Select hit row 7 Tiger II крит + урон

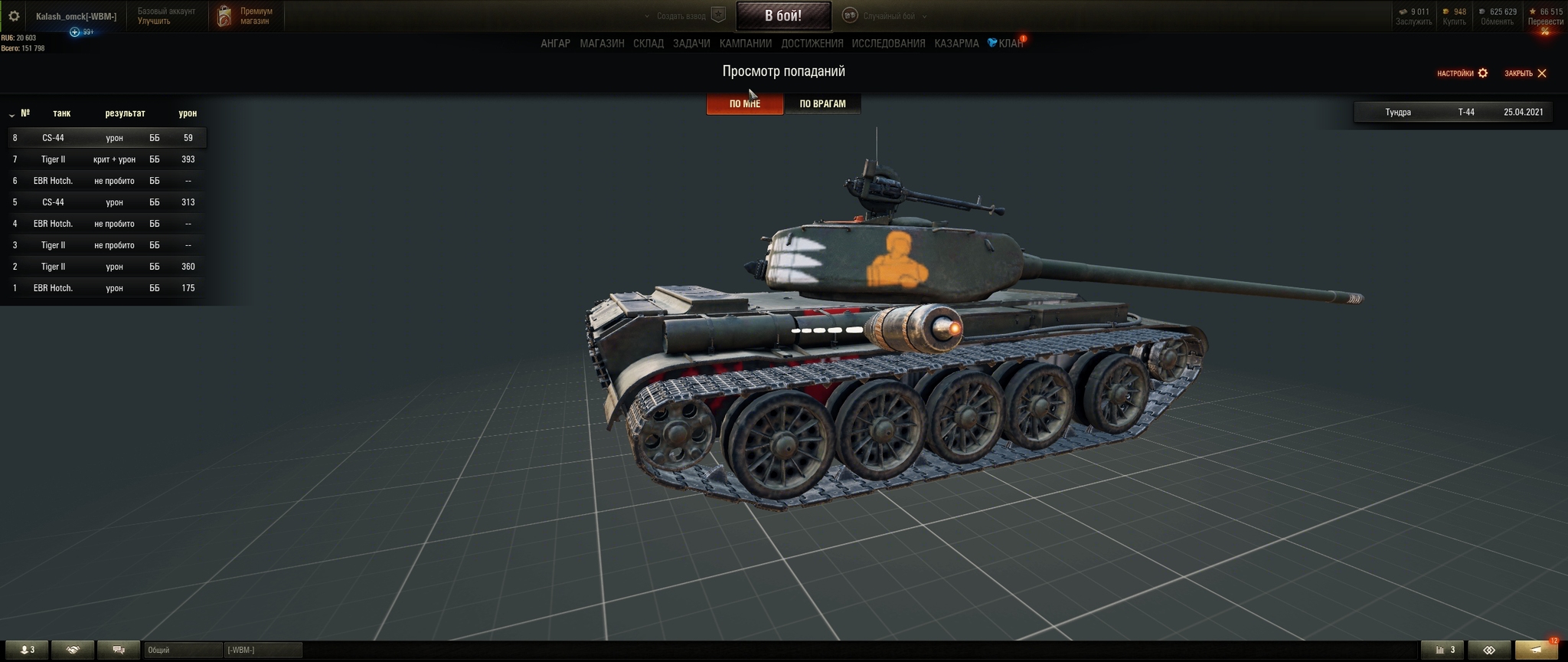coord(106,159)
